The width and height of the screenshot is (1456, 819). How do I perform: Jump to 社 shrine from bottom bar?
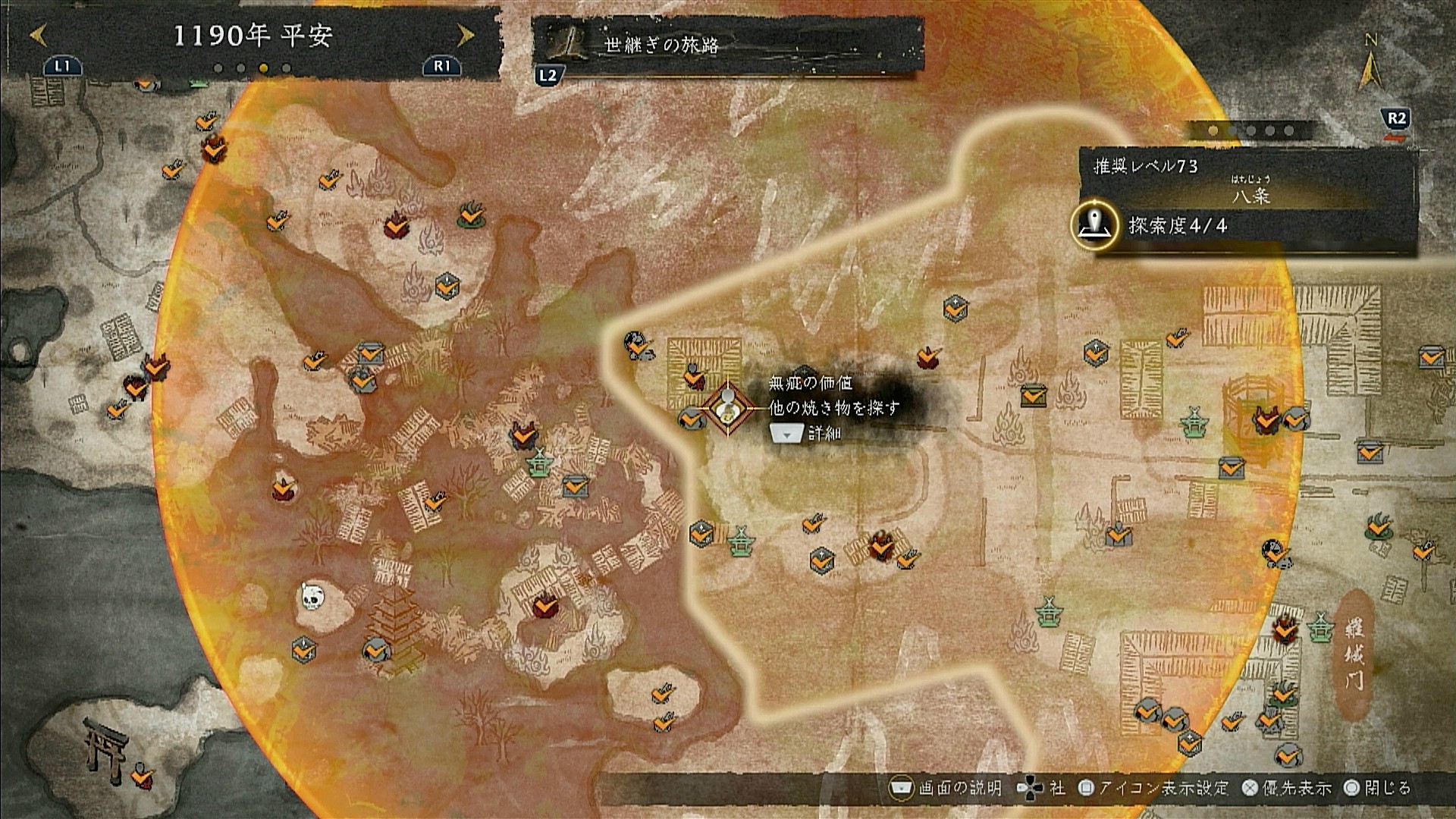(1041, 789)
